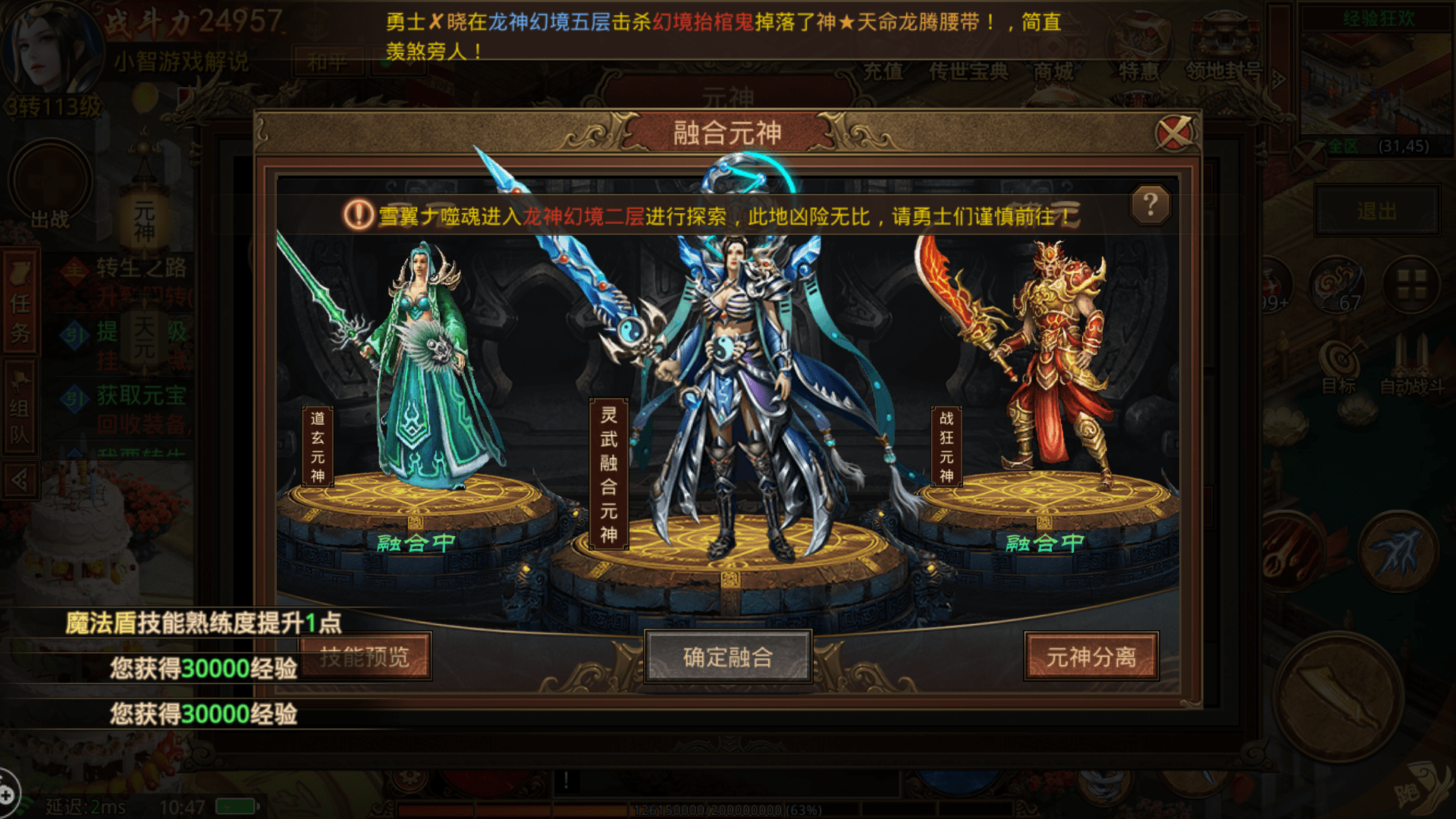Activate the skill icon showing 67
The width and height of the screenshot is (1456, 819).
(x=1337, y=285)
